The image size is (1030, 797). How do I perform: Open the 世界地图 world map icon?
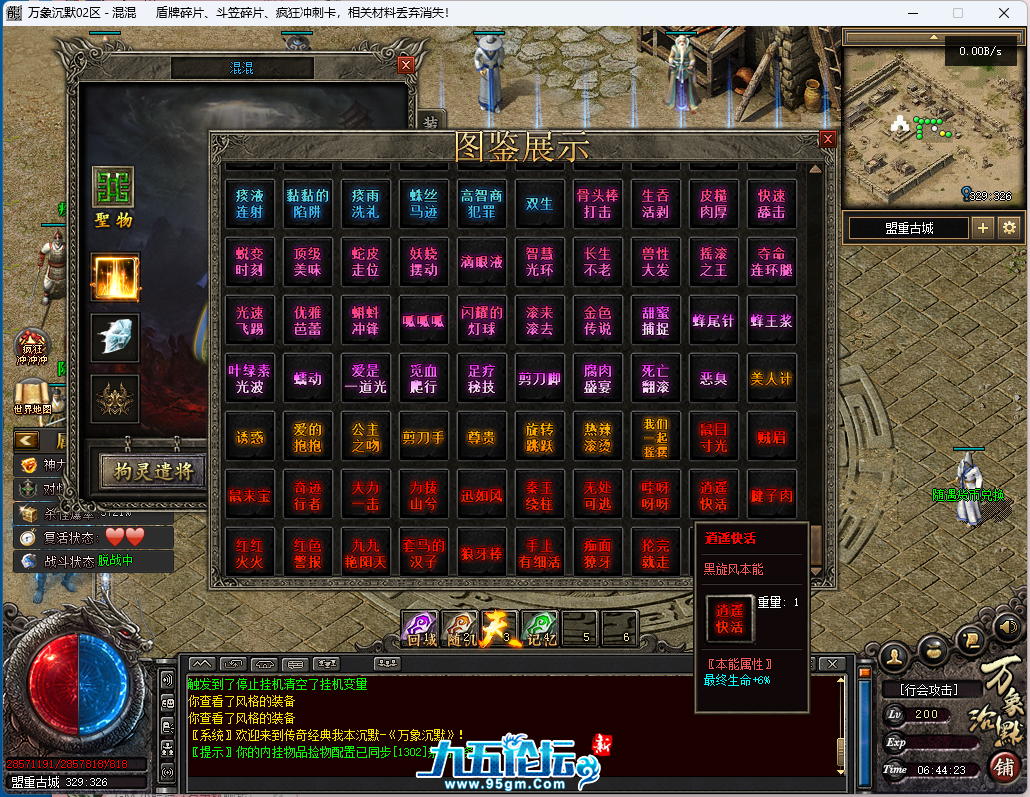(33, 395)
